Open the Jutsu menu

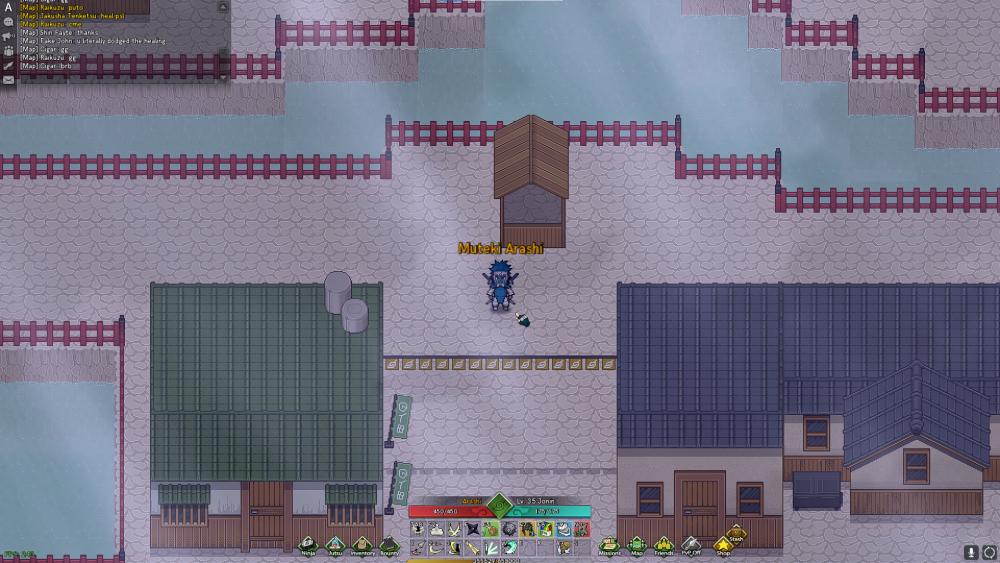point(335,544)
